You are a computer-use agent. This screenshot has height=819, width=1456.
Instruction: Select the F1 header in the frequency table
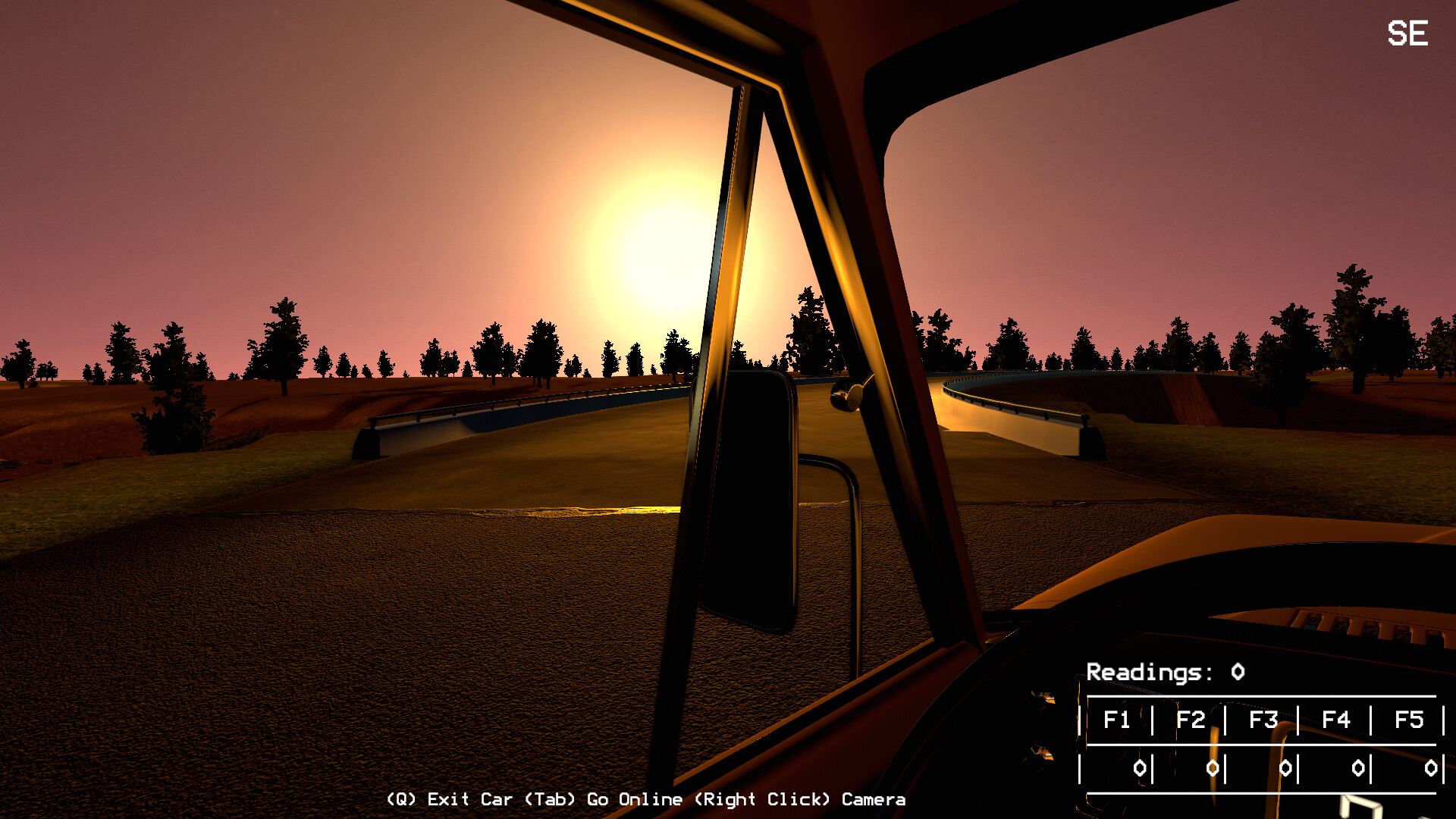click(1119, 720)
